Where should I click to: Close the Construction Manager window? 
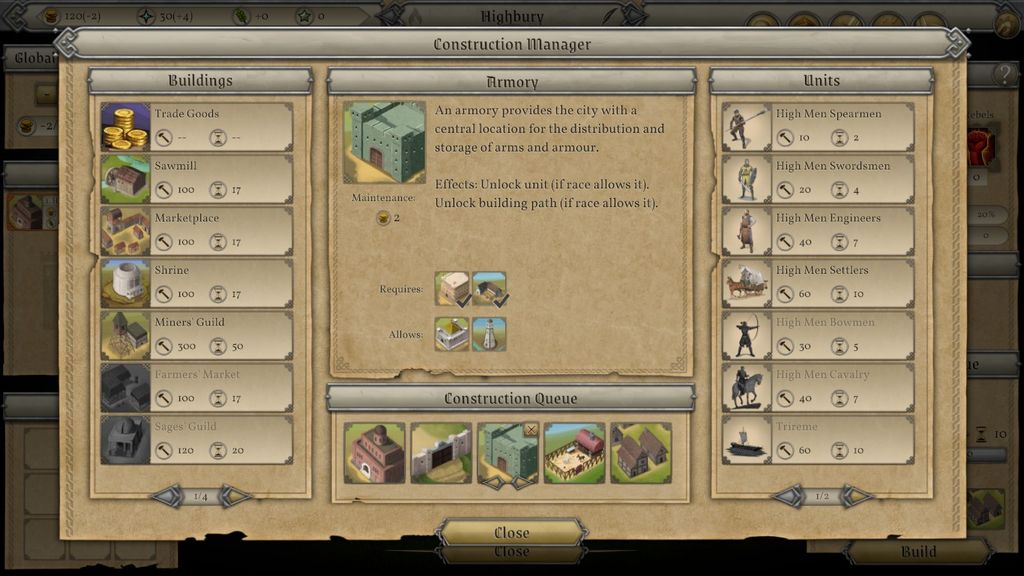[511, 532]
